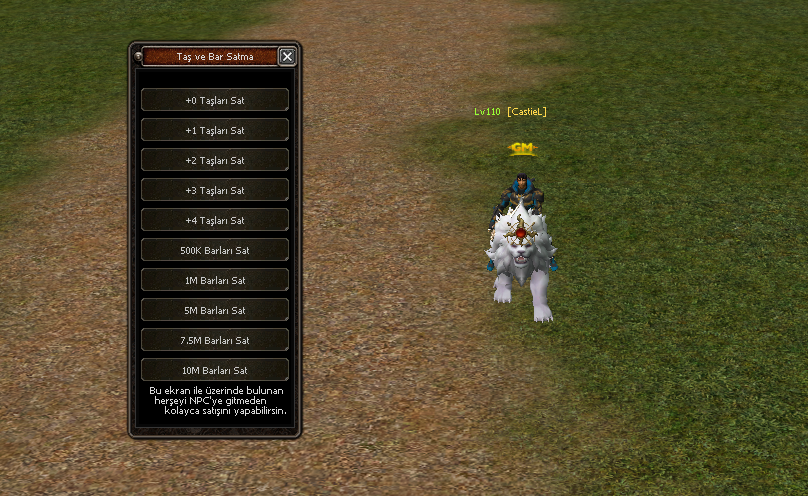Select the +3 Taşları Sat option
The image size is (808, 496).
(x=215, y=190)
